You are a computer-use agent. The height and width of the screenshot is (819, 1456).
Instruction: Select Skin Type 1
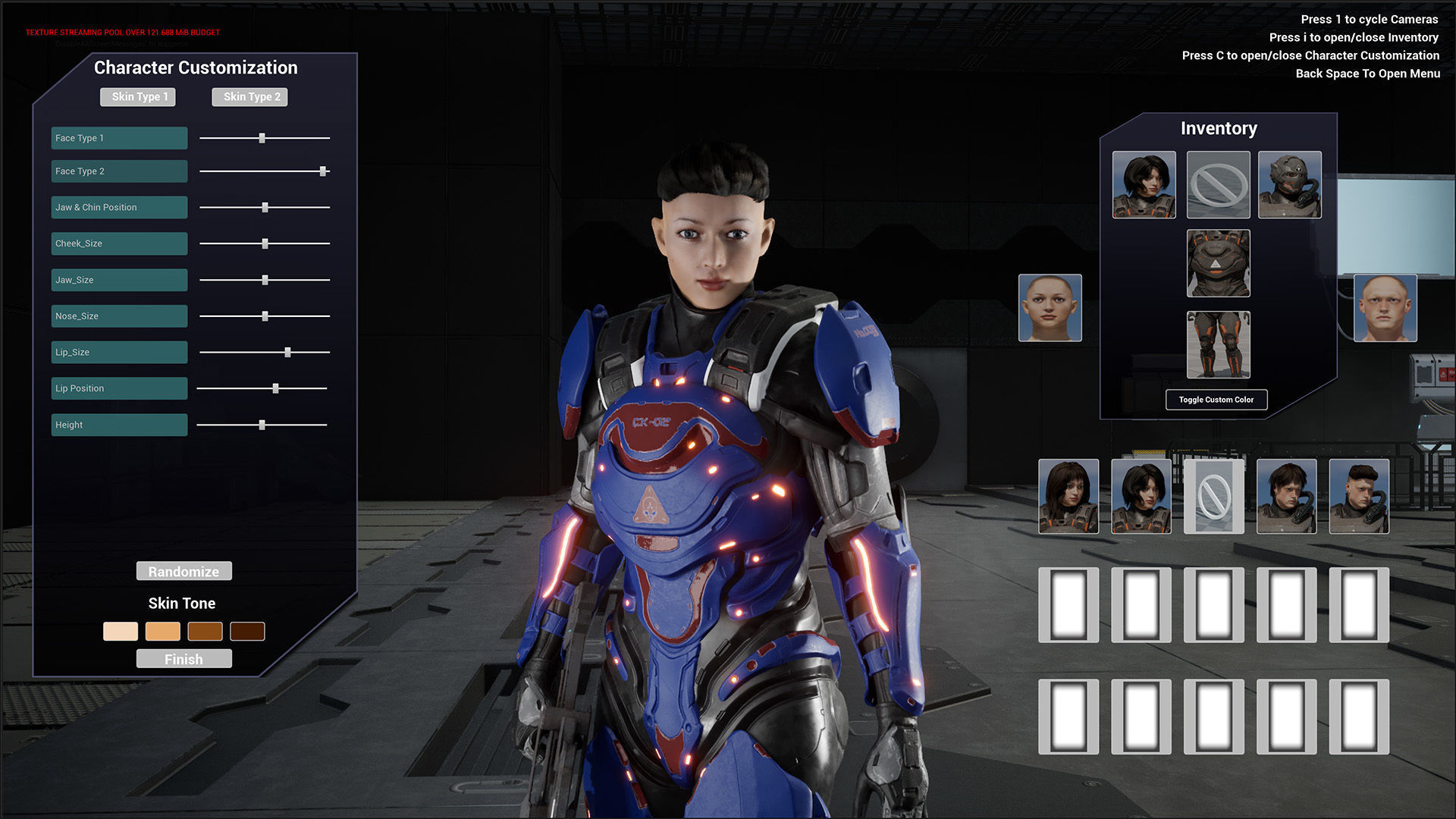pyautogui.click(x=138, y=97)
